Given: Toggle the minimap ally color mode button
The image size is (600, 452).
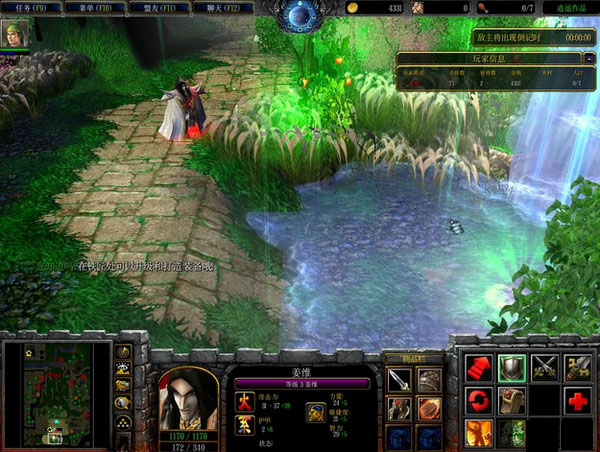Looking at the screenshot, I should [123, 386].
